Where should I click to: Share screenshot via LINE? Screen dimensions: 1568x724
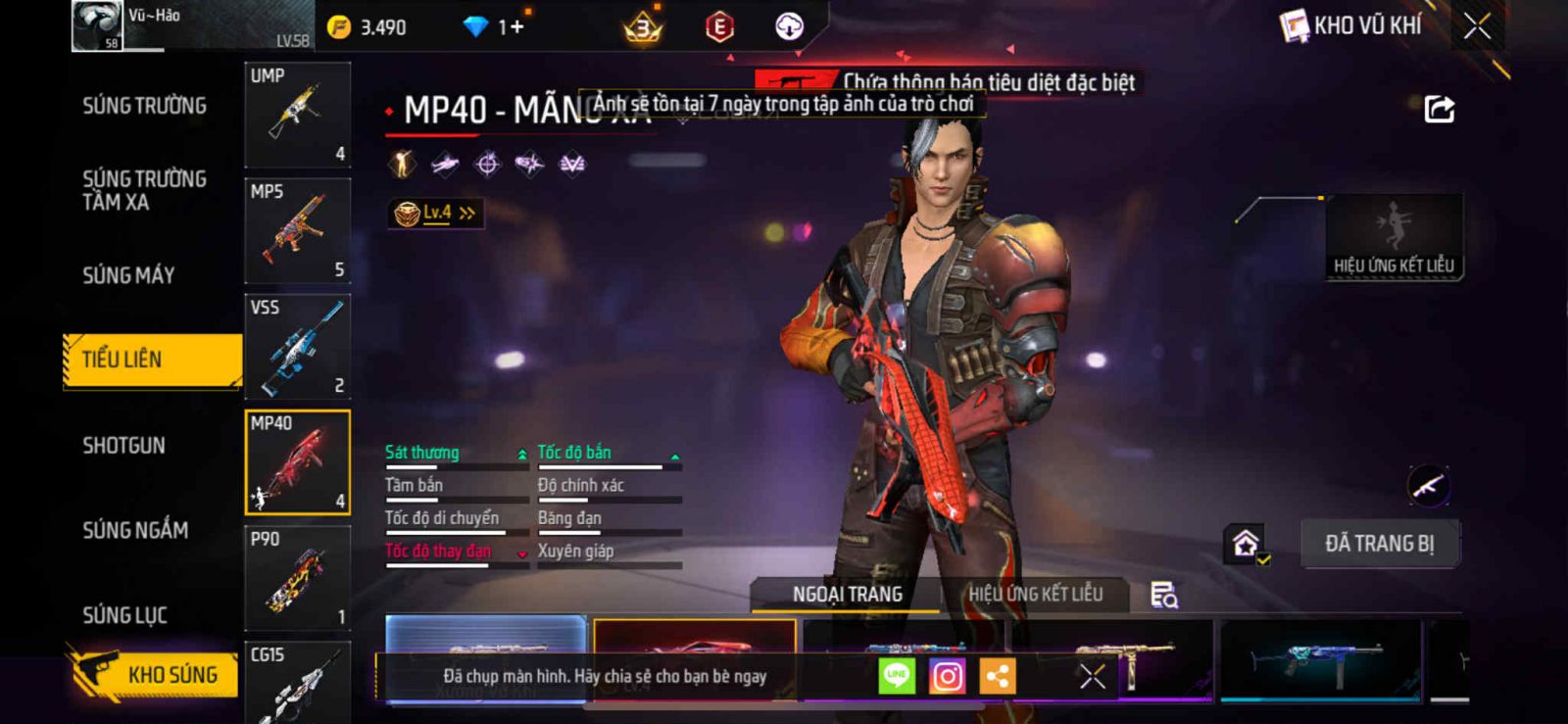pos(896,676)
